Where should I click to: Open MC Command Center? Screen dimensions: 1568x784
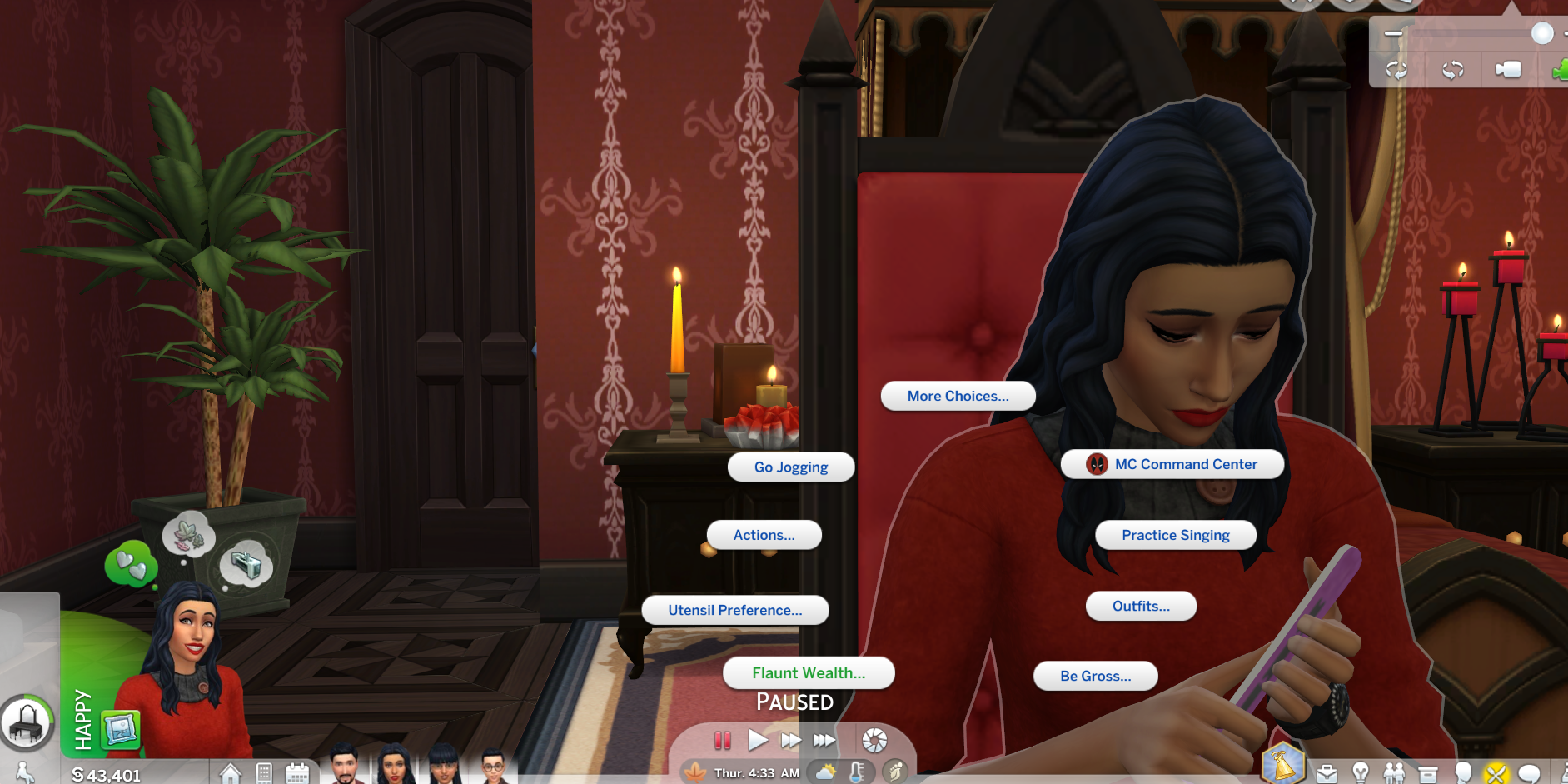pos(1172,464)
